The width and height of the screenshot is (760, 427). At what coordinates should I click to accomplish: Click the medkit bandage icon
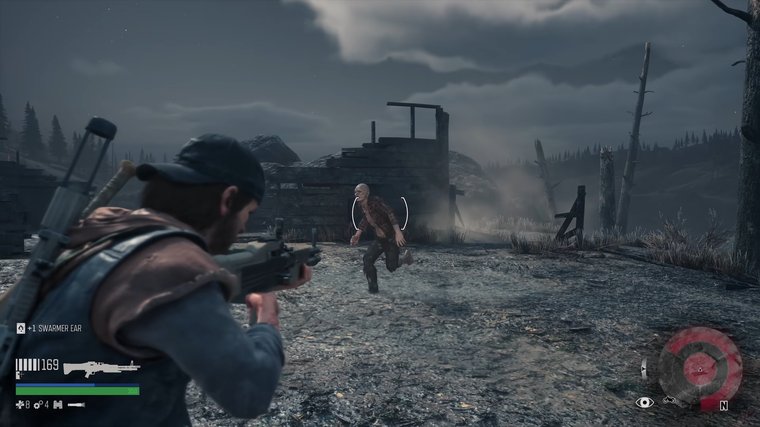click(x=21, y=405)
